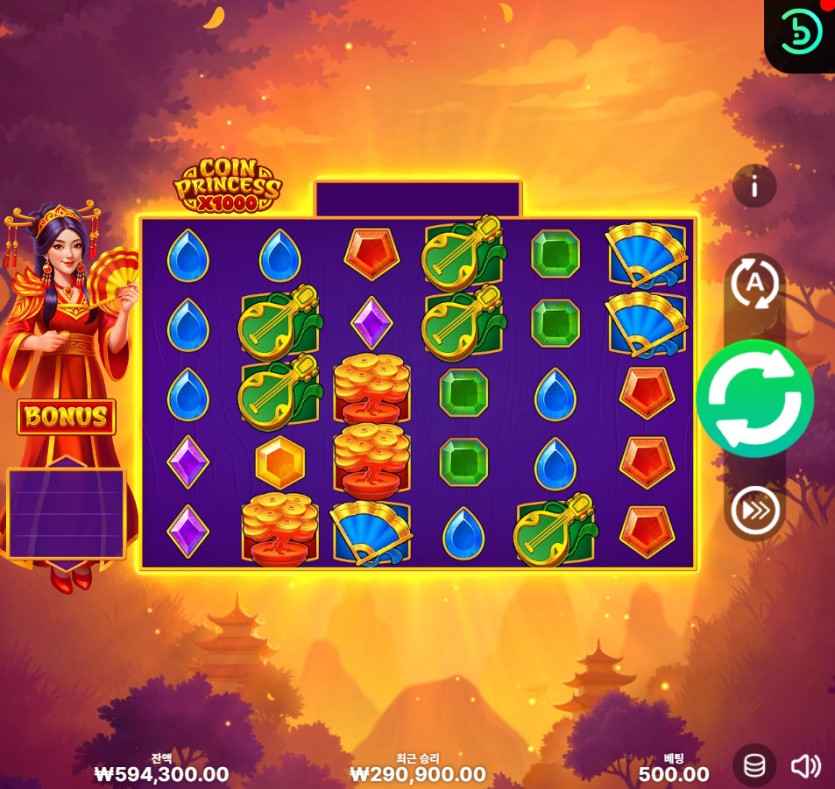Open the game info panel
The image size is (835, 789).
pyautogui.click(x=755, y=186)
